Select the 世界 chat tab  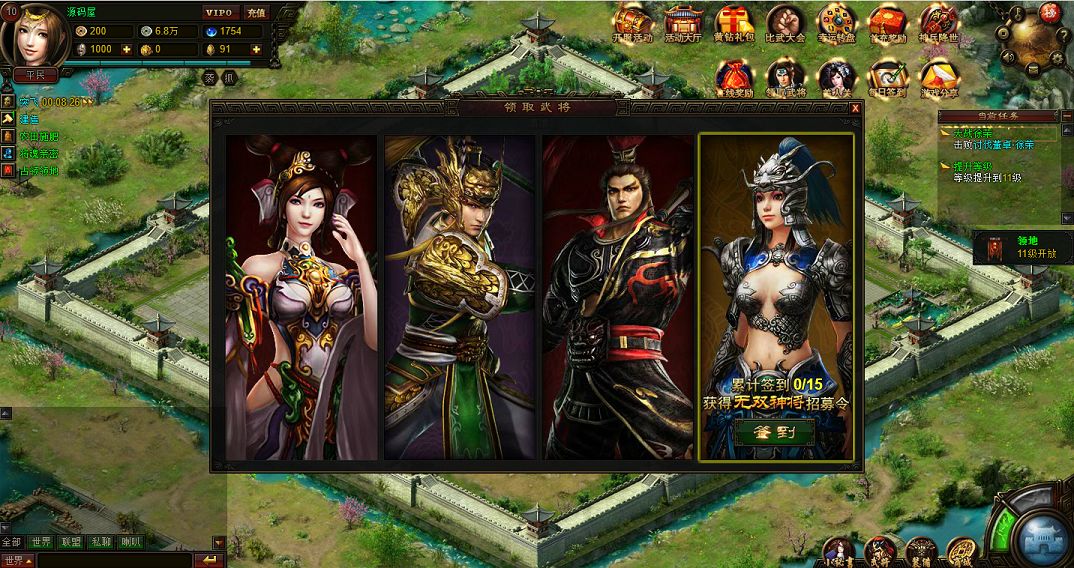pos(41,542)
